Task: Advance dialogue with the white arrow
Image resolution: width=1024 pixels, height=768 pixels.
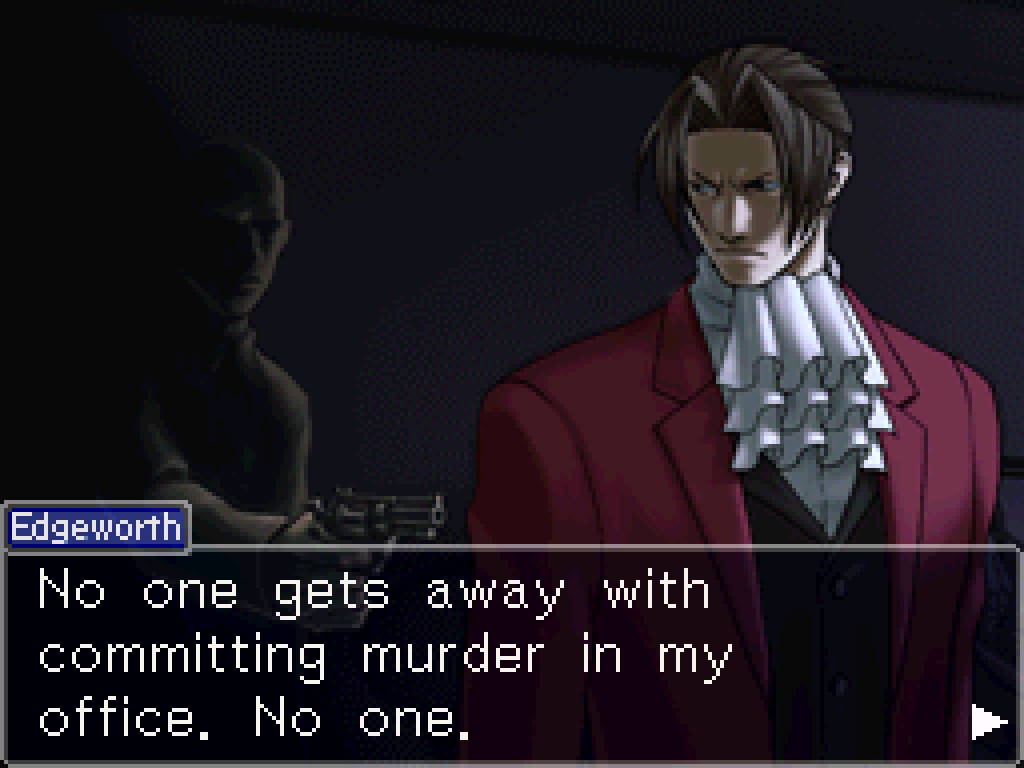Action: (x=988, y=722)
